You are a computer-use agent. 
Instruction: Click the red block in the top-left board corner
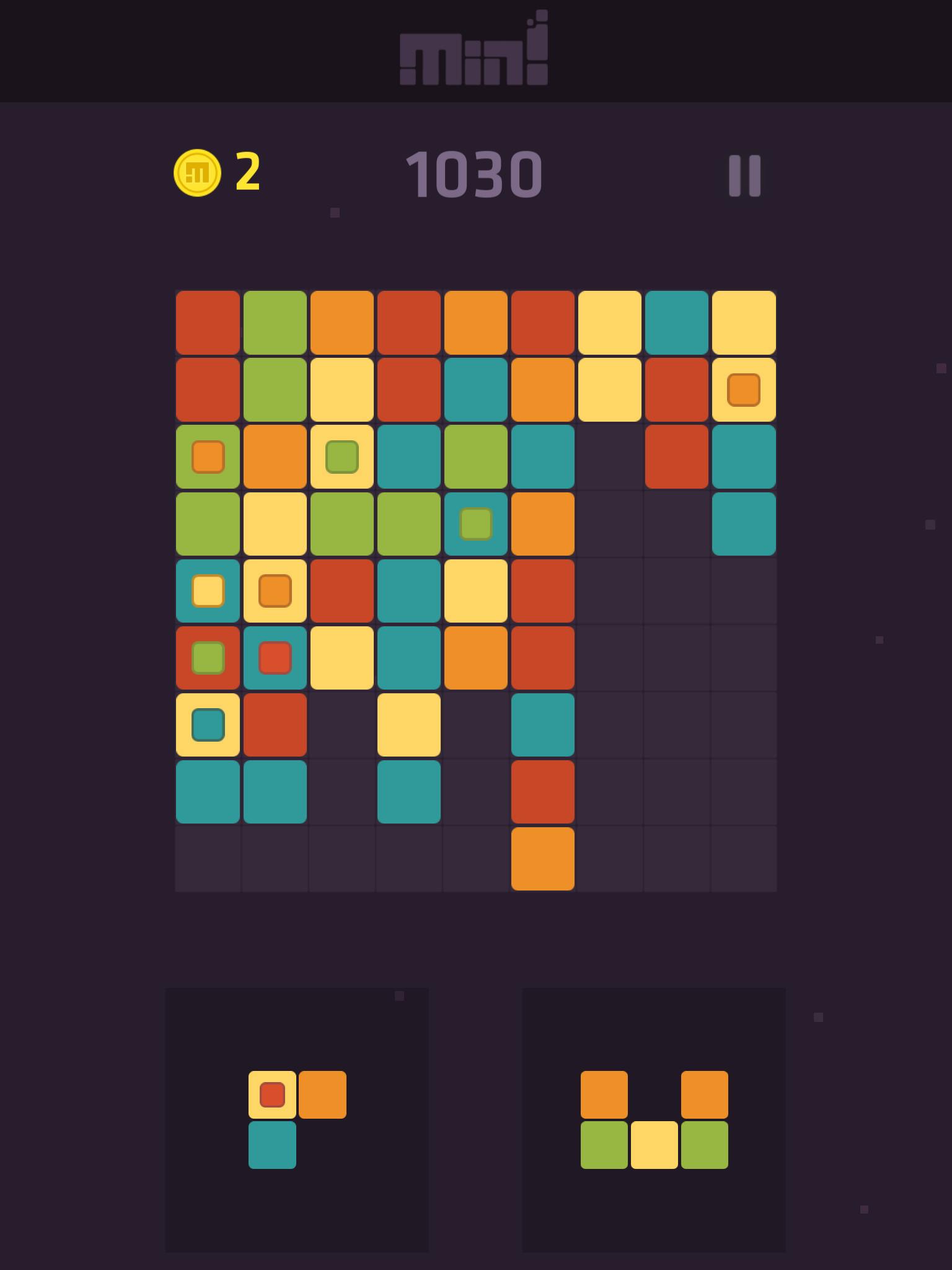point(206,322)
